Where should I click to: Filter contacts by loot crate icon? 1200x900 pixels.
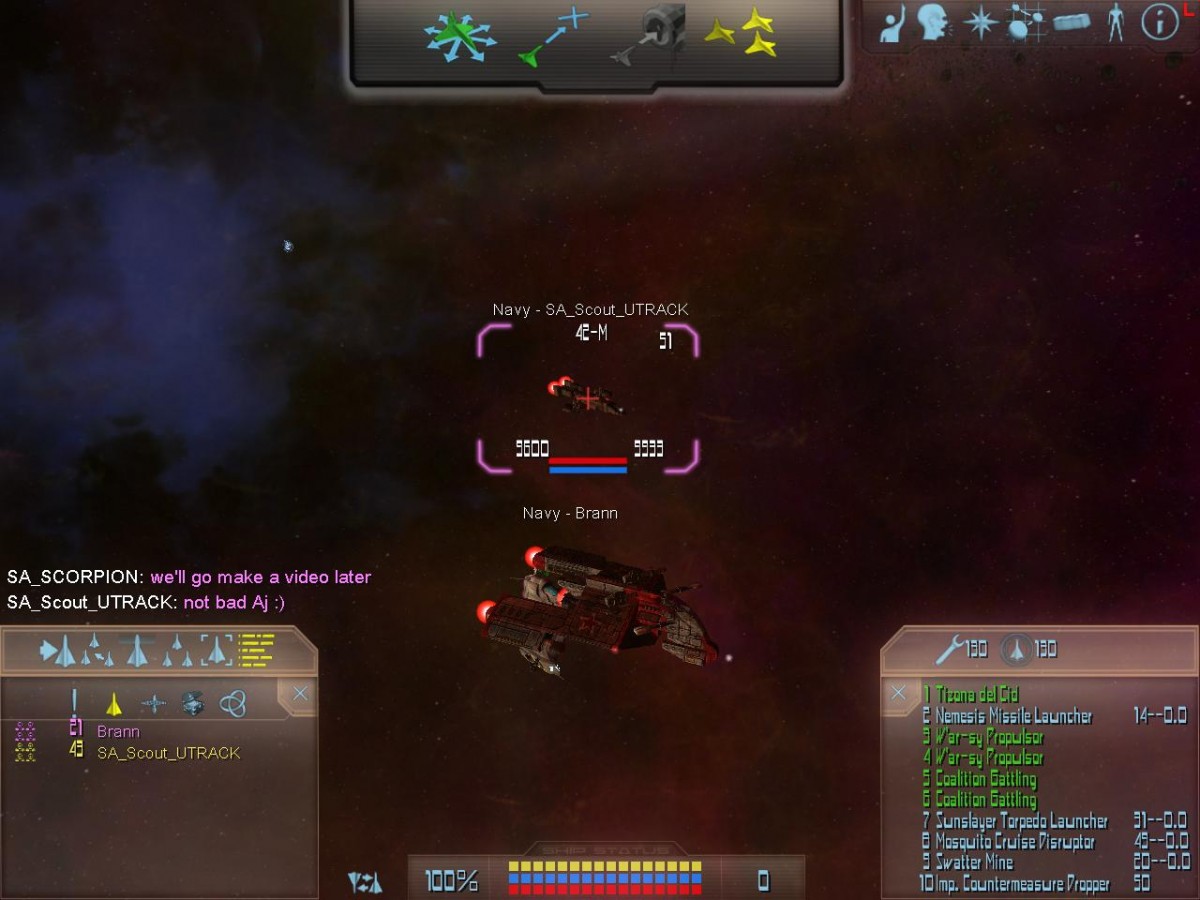(x=193, y=704)
